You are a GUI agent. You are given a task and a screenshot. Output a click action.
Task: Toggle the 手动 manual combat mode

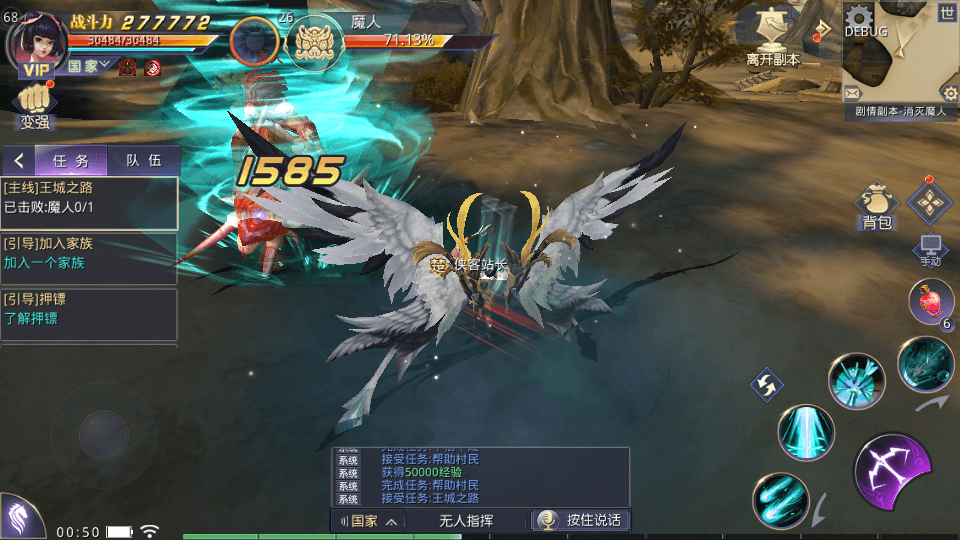[930, 250]
